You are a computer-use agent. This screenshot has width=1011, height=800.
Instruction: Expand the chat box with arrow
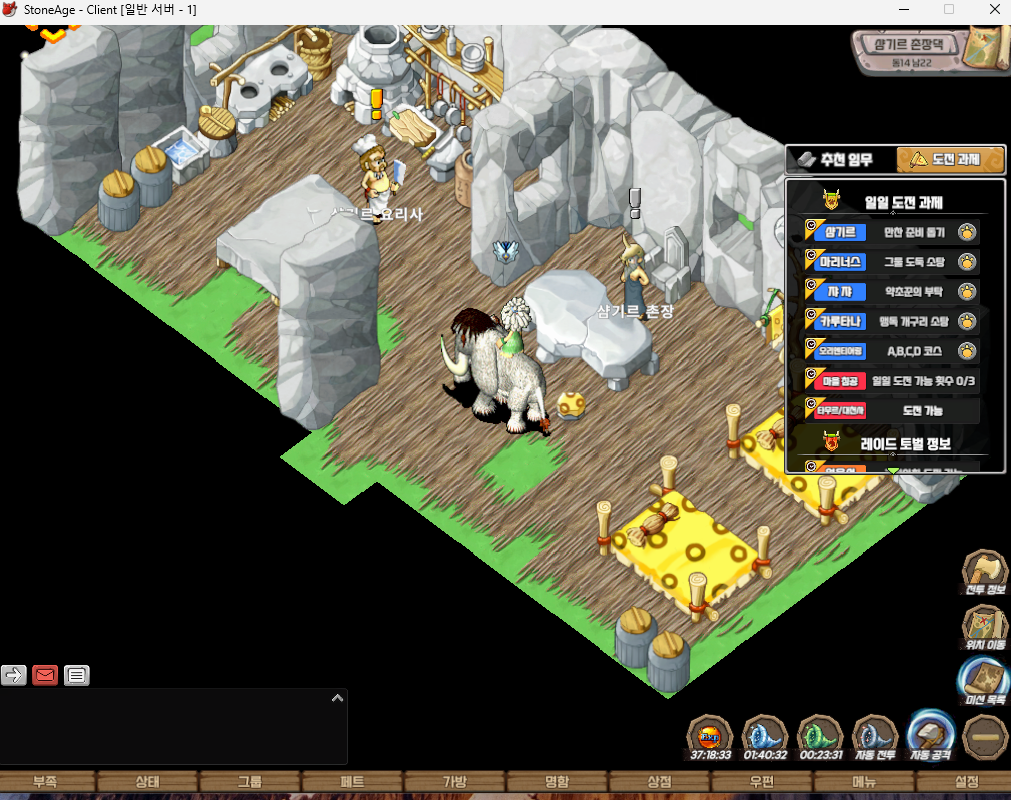pyautogui.click(x=337, y=698)
